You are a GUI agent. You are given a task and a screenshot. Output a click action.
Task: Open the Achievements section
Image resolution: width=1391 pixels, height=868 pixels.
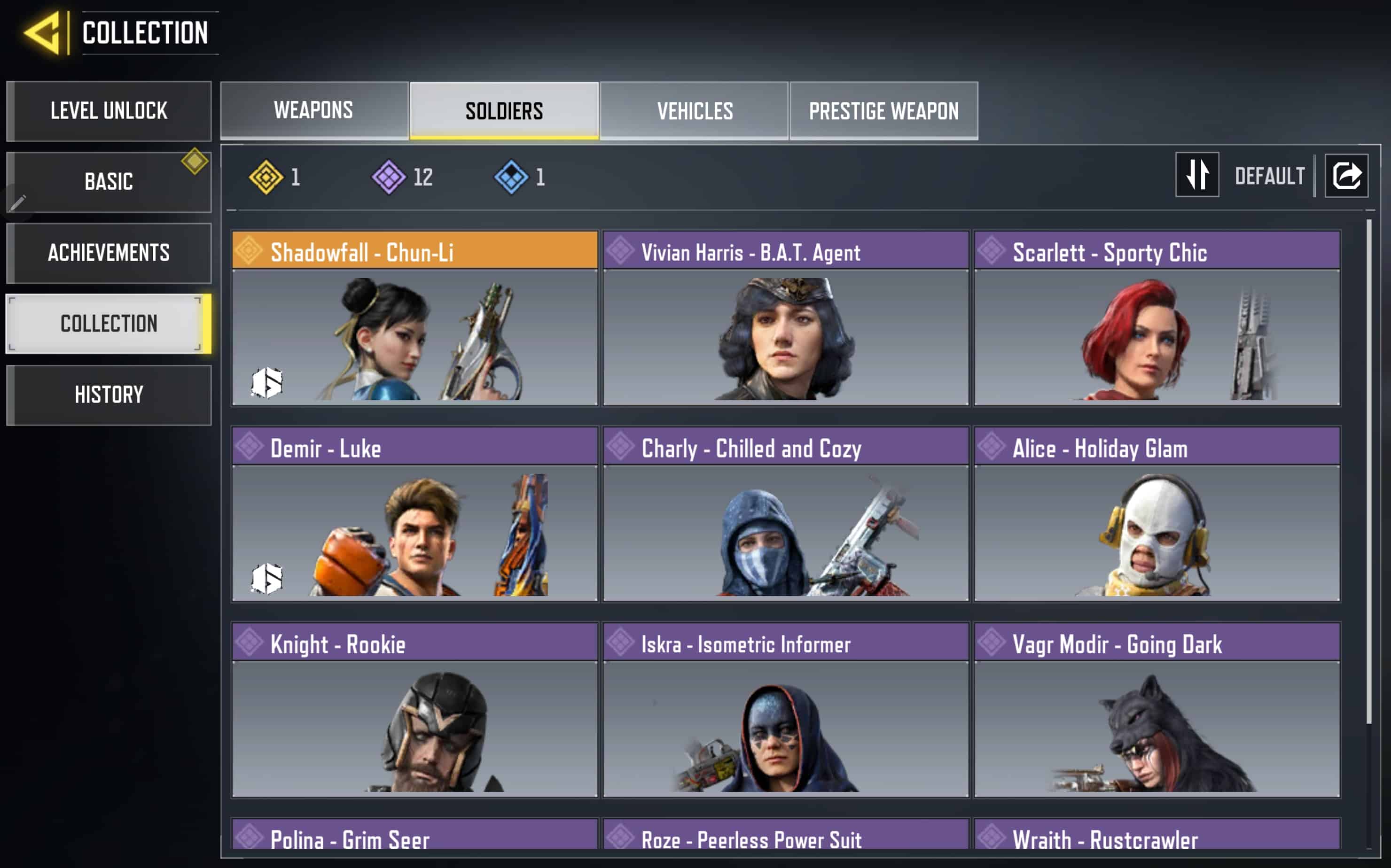click(x=109, y=253)
